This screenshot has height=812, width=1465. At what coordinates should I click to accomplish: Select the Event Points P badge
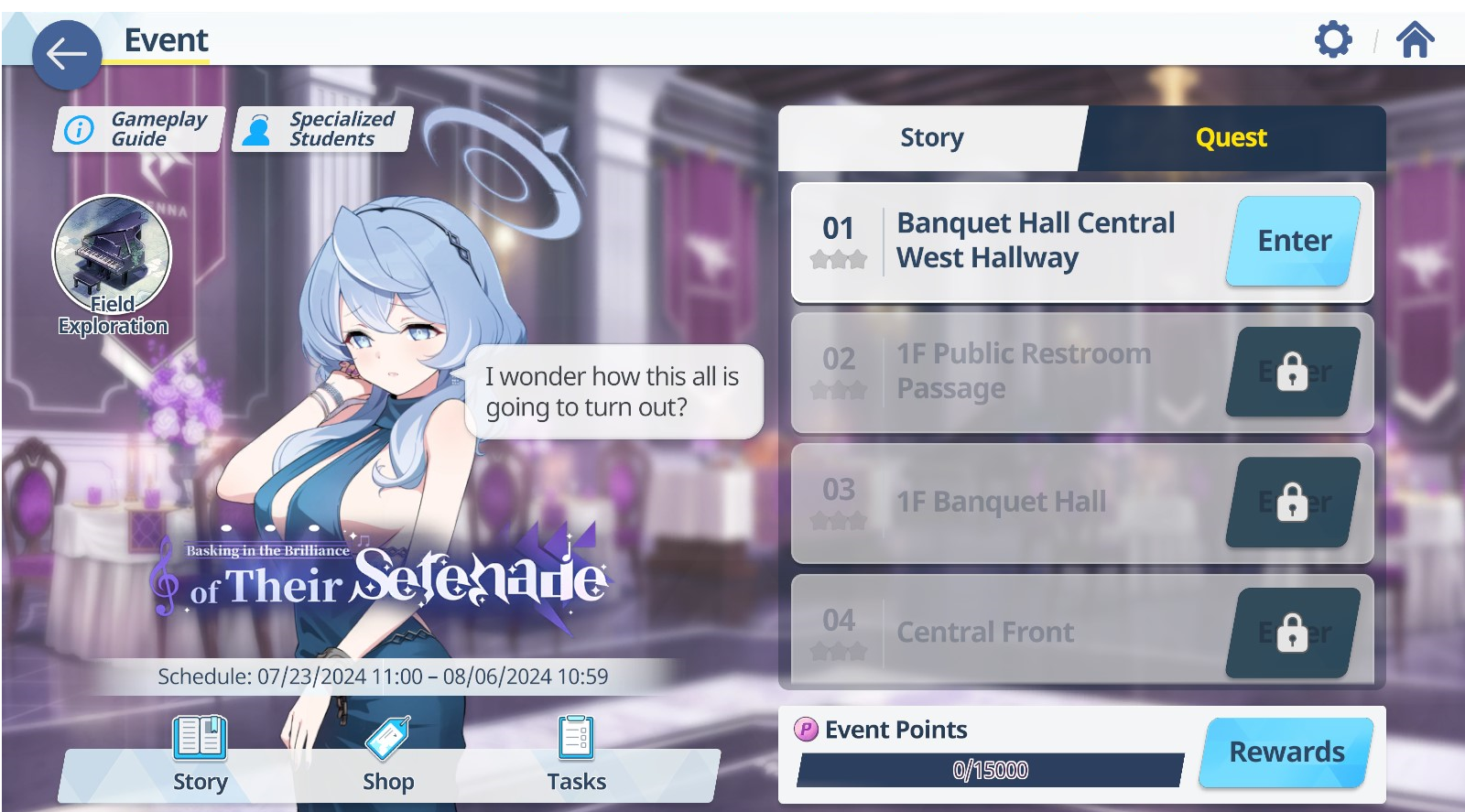point(807,730)
